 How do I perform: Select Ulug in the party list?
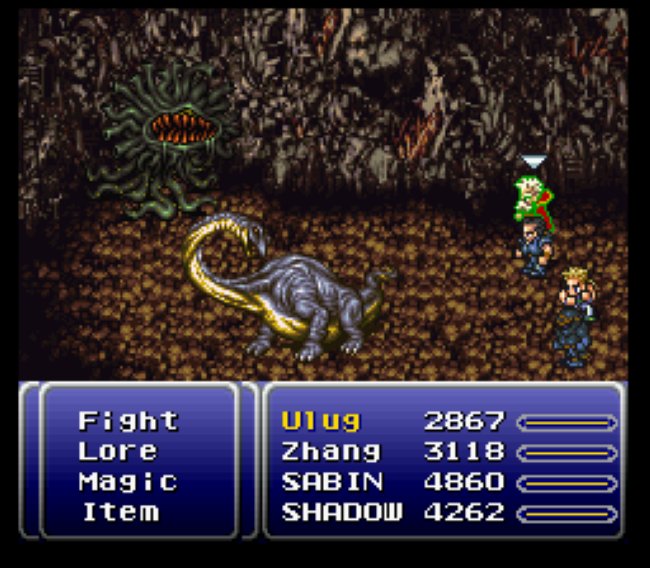[x=321, y=420]
